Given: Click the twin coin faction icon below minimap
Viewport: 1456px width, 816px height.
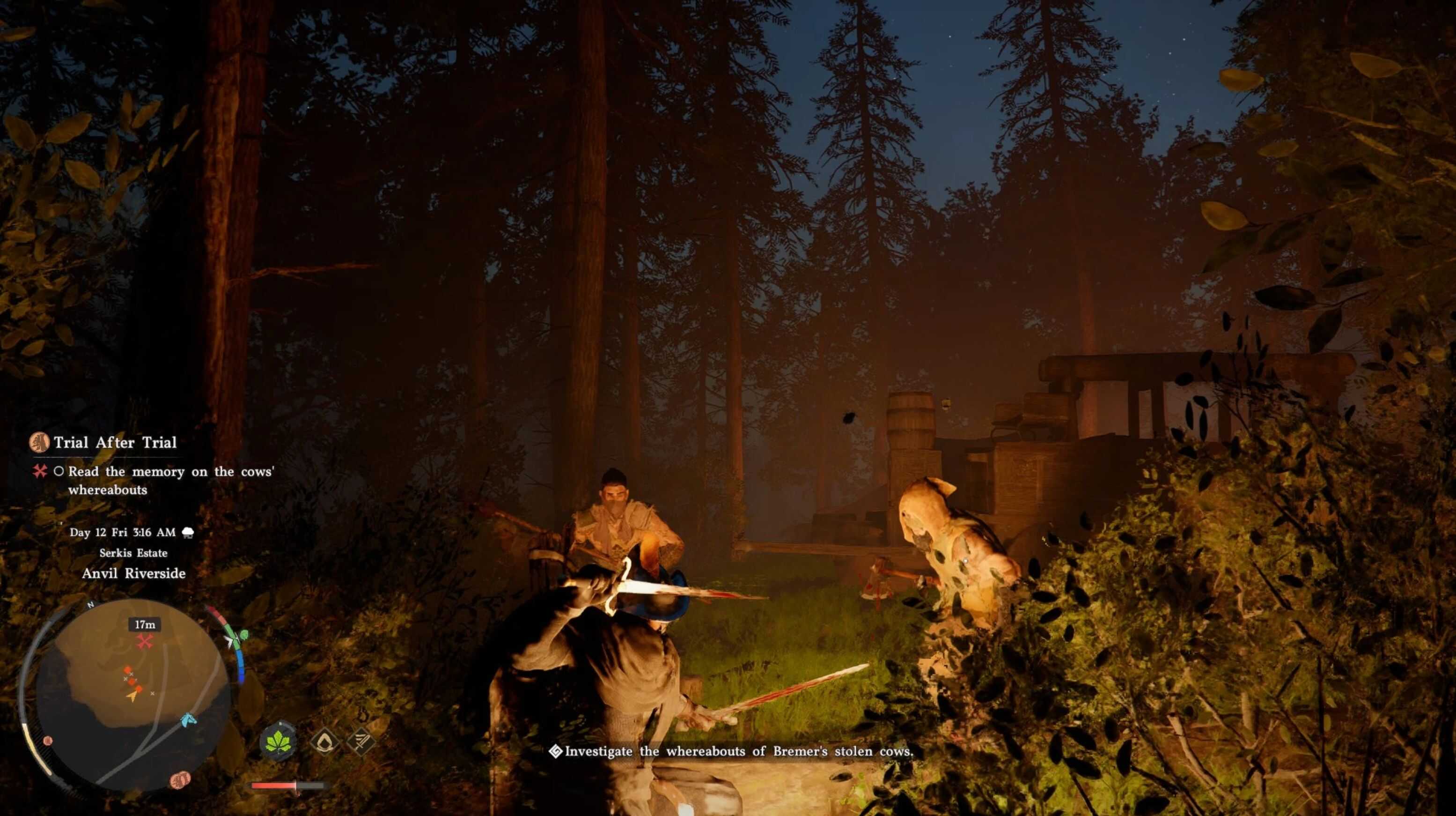Looking at the screenshot, I should [x=180, y=780].
